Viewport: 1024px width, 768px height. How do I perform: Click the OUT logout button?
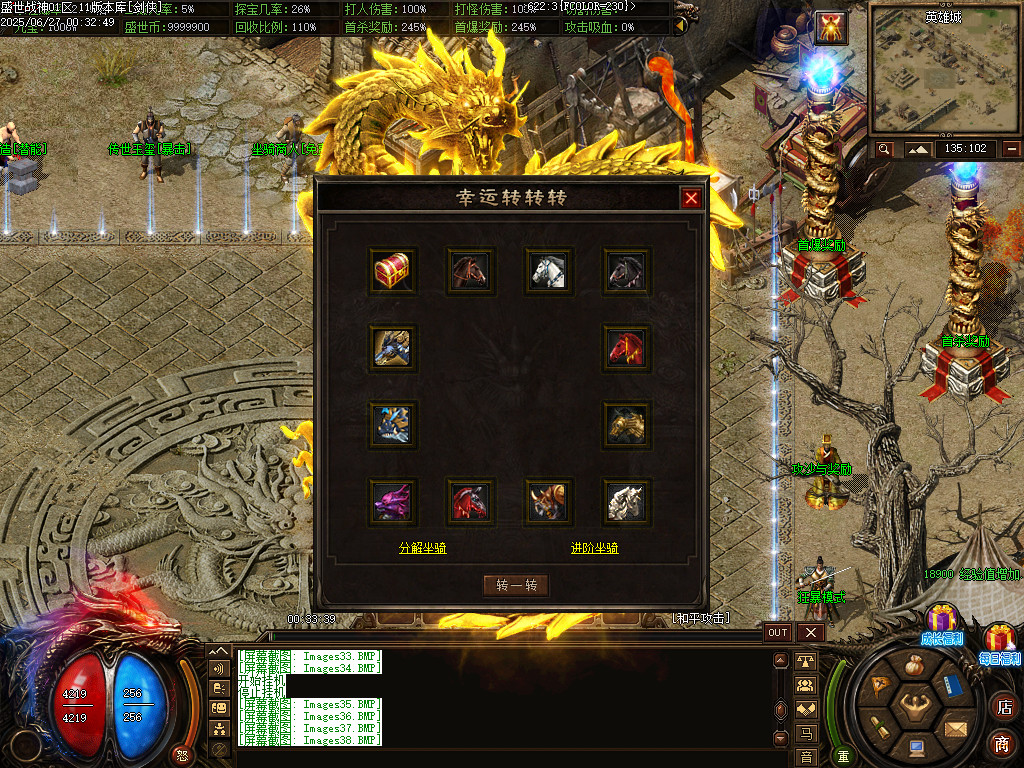point(778,632)
